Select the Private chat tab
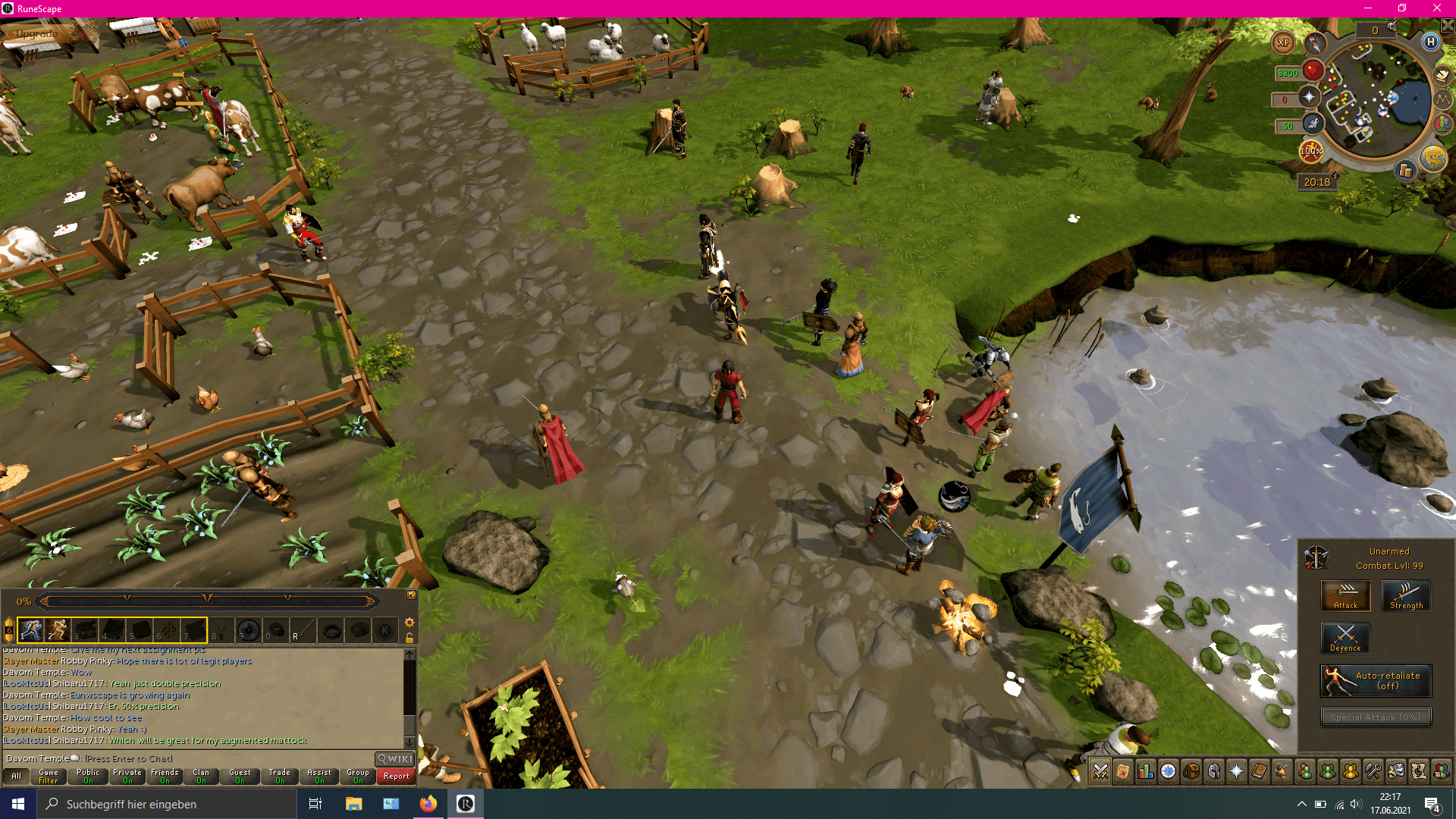This screenshot has height=819, width=1456. pyautogui.click(x=127, y=777)
